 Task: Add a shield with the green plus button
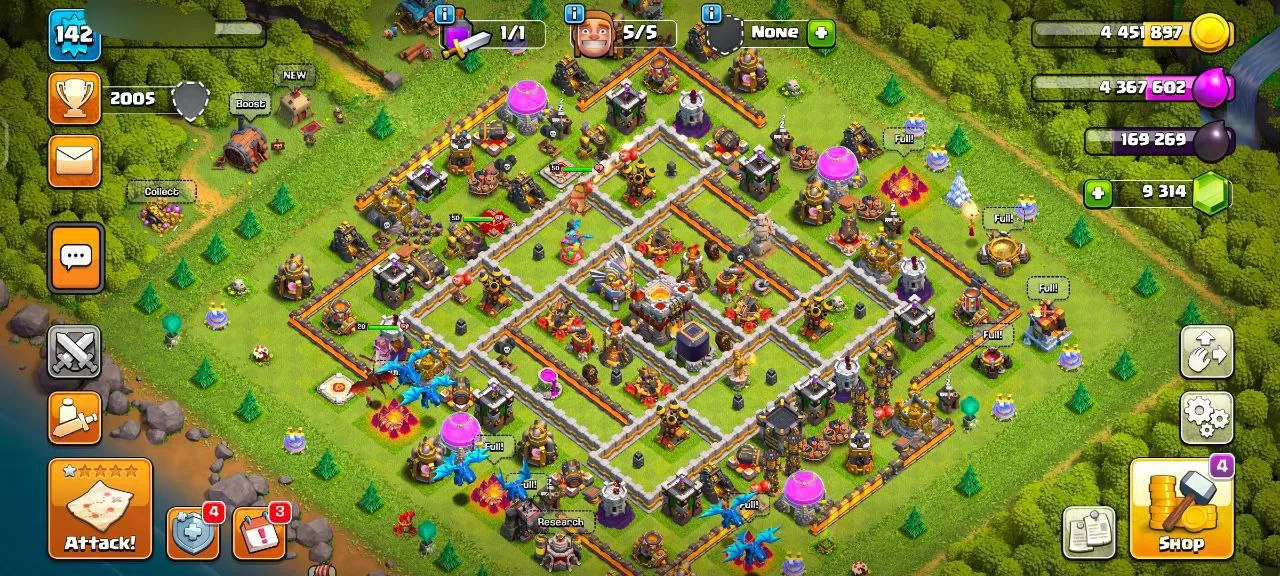click(x=821, y=33)
